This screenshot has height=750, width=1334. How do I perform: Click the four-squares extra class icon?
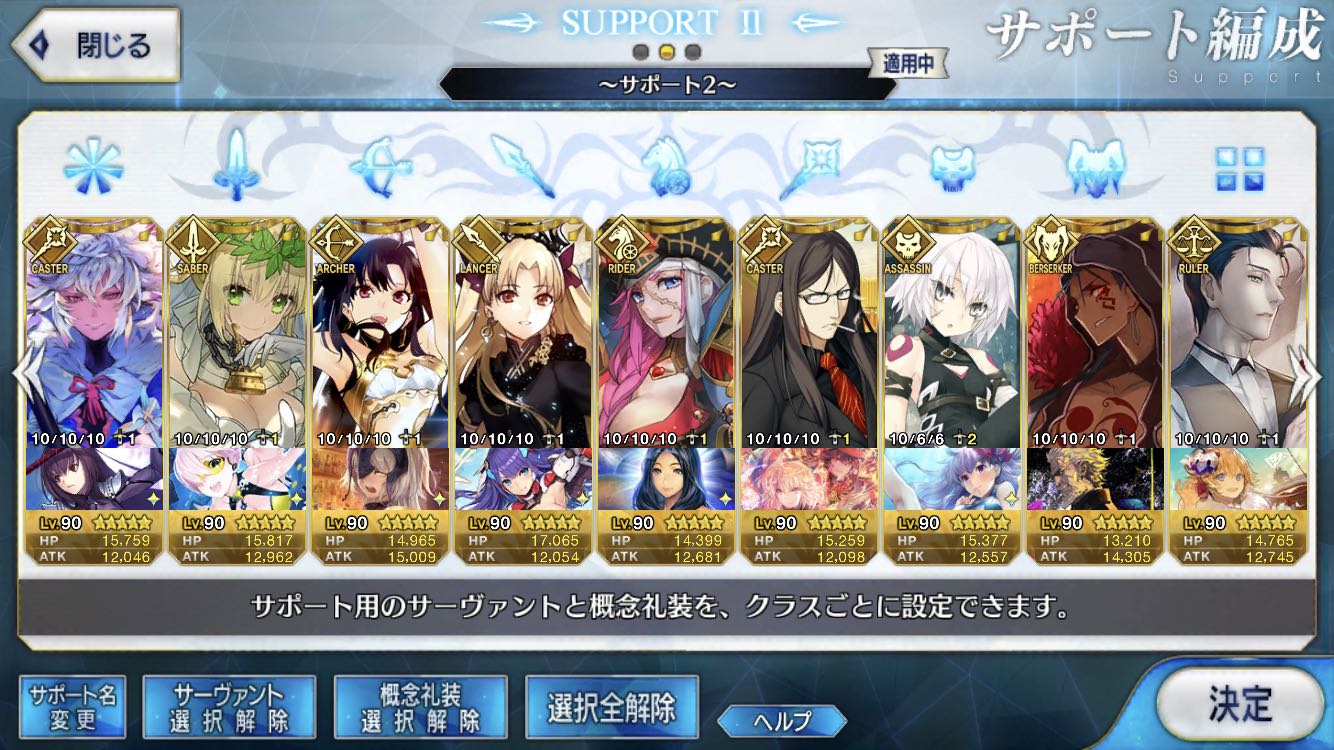pos(1240,168)
